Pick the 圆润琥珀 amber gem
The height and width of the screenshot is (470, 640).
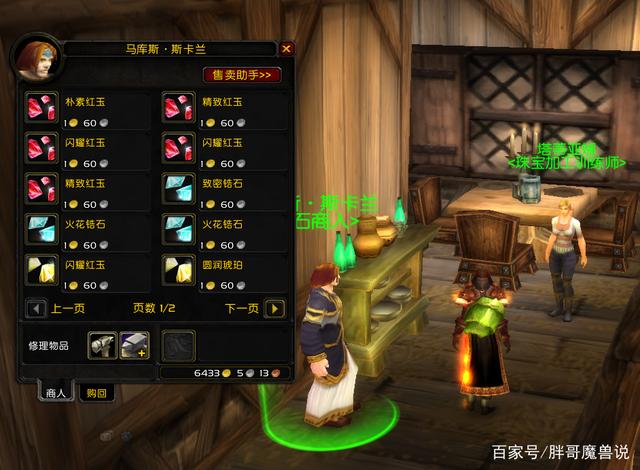[177, 270]
